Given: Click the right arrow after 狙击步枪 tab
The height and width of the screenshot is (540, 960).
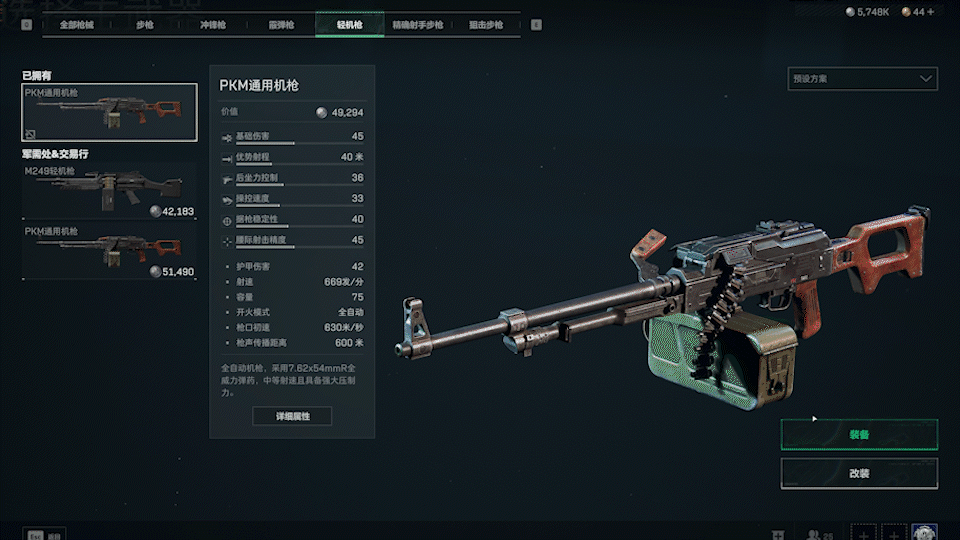Looking at the screenshot, I should tap(536, 25).
